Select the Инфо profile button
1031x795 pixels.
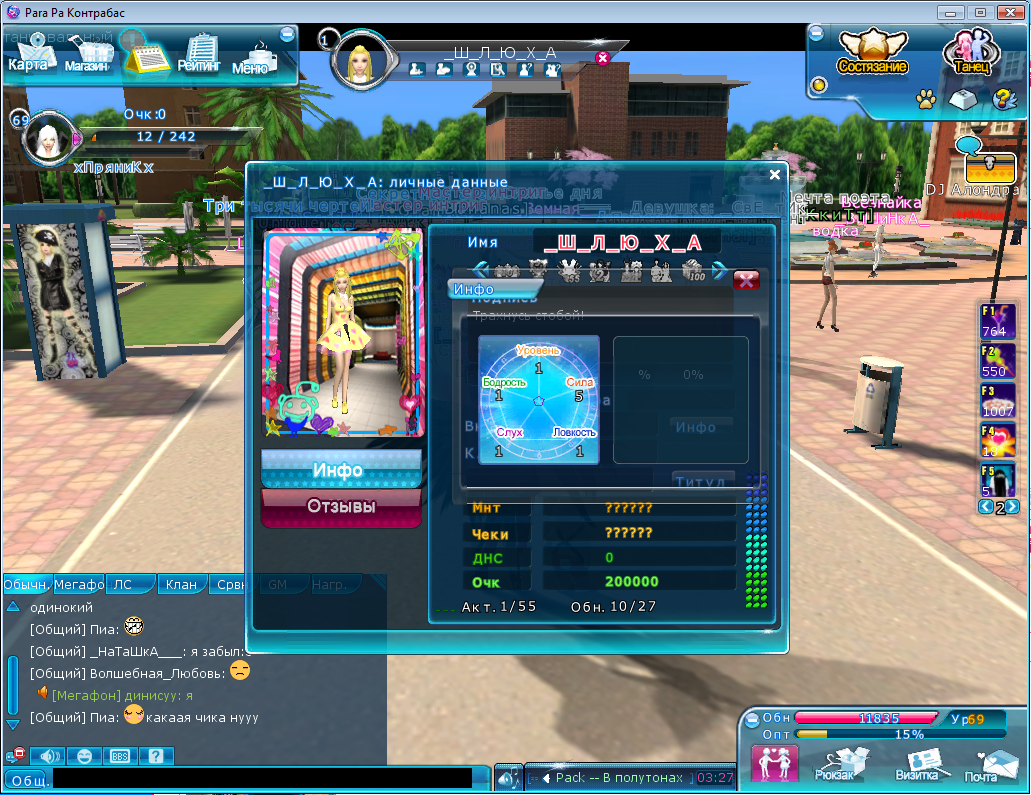[340, 469]
